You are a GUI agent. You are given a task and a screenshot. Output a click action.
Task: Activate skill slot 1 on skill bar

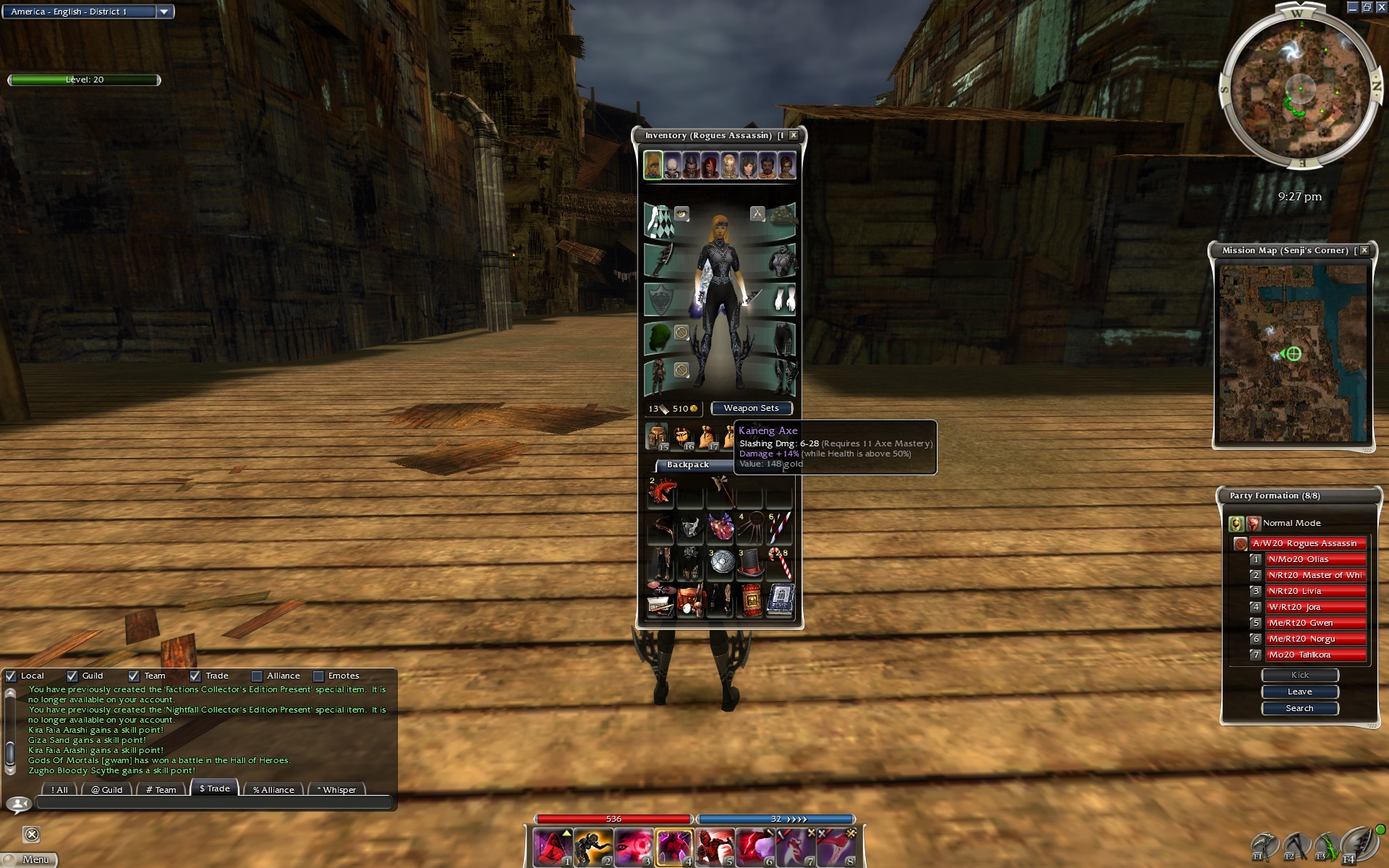pyautogui.click(x=553, y=847)
